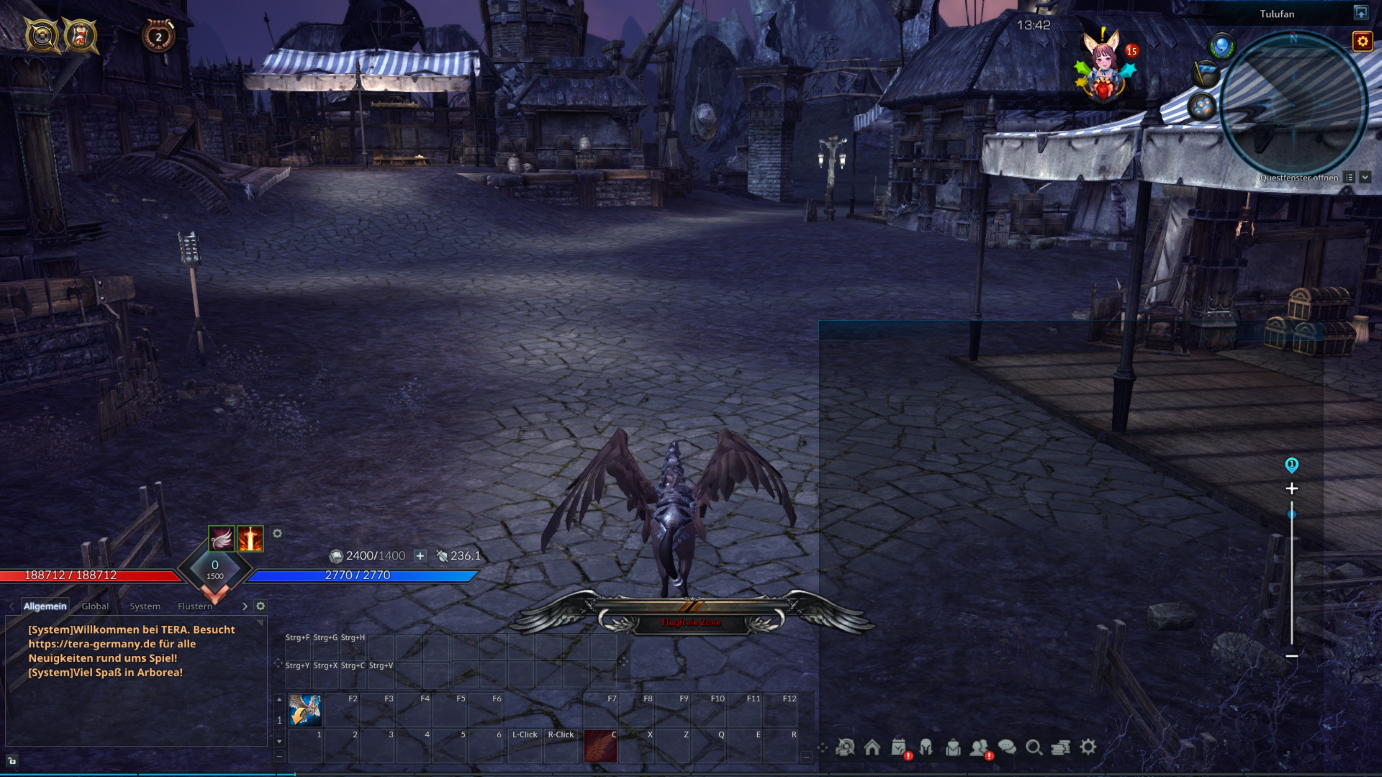Open the System chat tab

click(x=145, y=606)
